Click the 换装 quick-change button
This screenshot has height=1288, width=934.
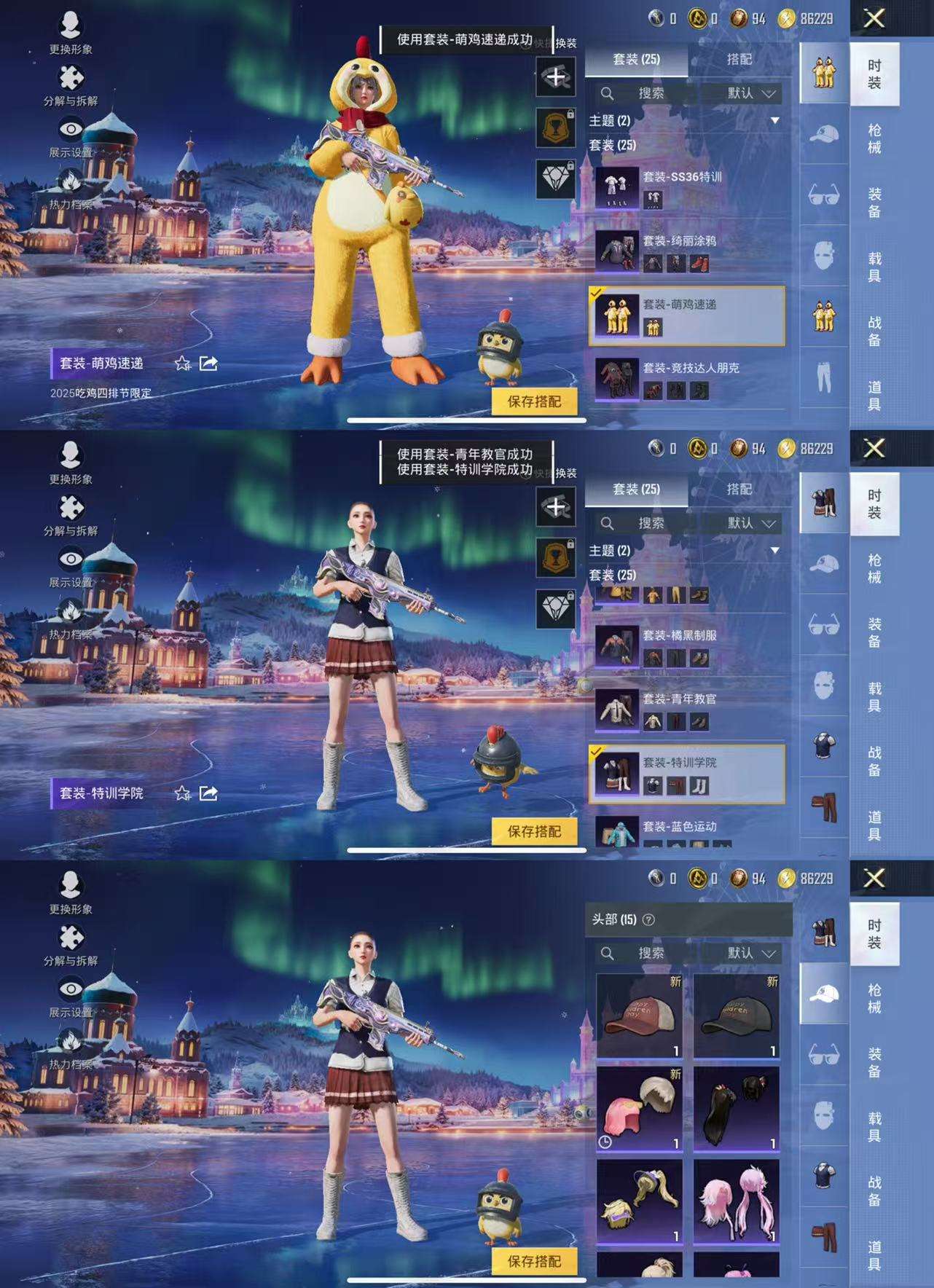568,44
